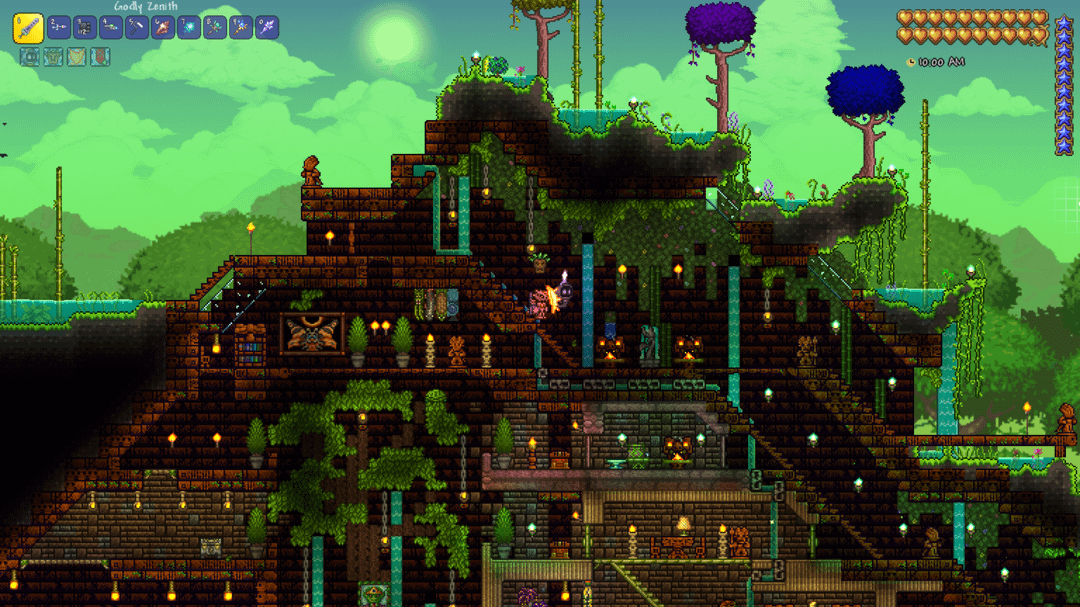This screenshot has height=607, width=1080.
Task: Choose the dark block item in slot 3
Action: (85, 27)
